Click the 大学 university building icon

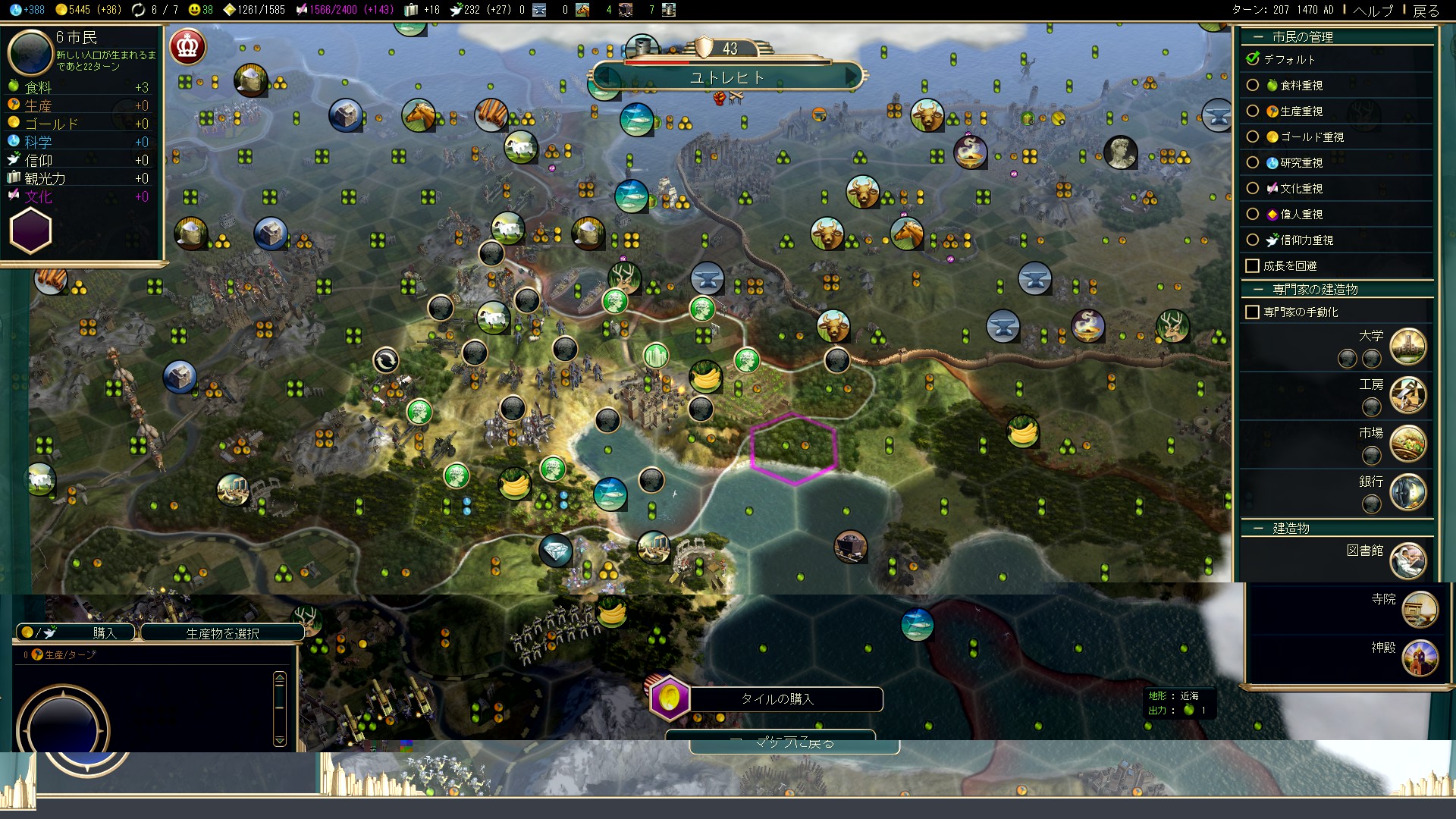tap(1407, 347)
